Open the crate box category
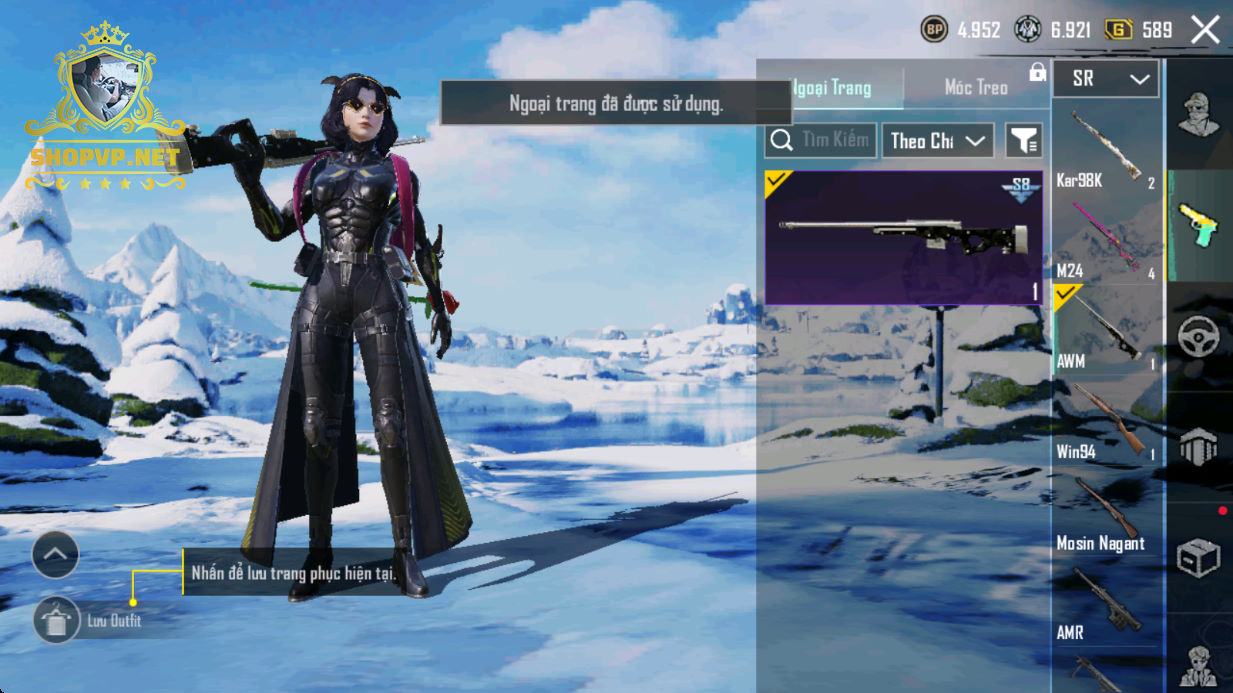1233x693 pixels. pyautogui.click(x=1198, y=558)
